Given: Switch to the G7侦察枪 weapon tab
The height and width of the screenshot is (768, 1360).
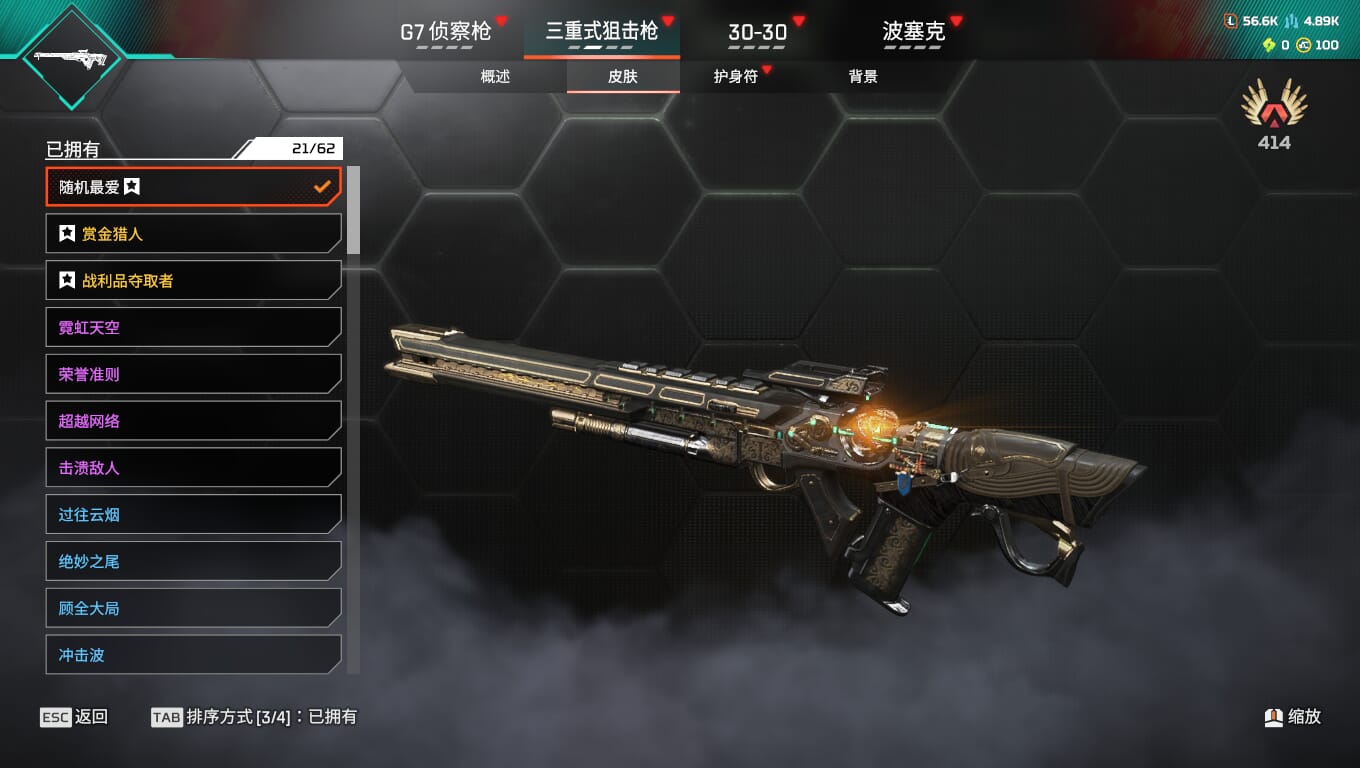Looking at the screenshot, I should coord(446,31).
